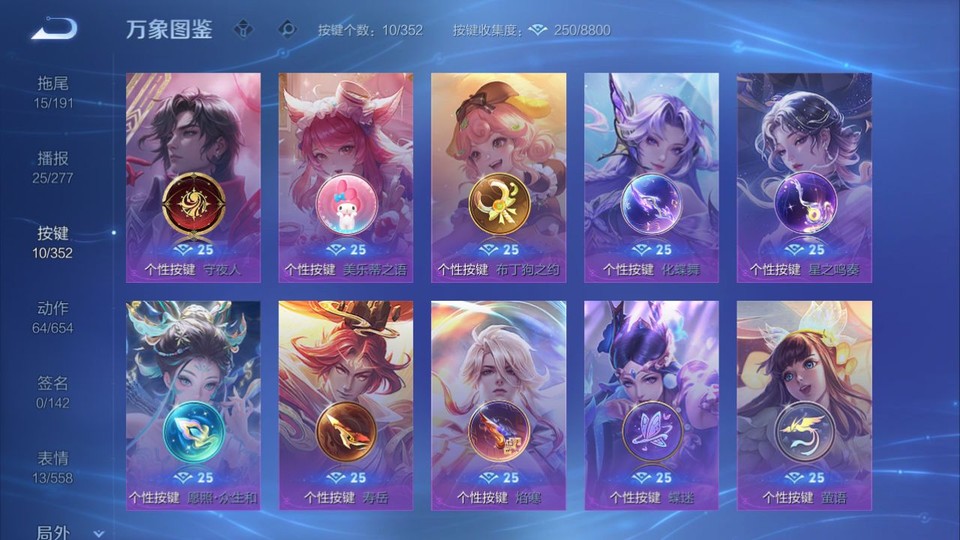This screenshot has width=960, height=540.
Task: Select the 守夜人 key skin card
Action: pos(193,177)
